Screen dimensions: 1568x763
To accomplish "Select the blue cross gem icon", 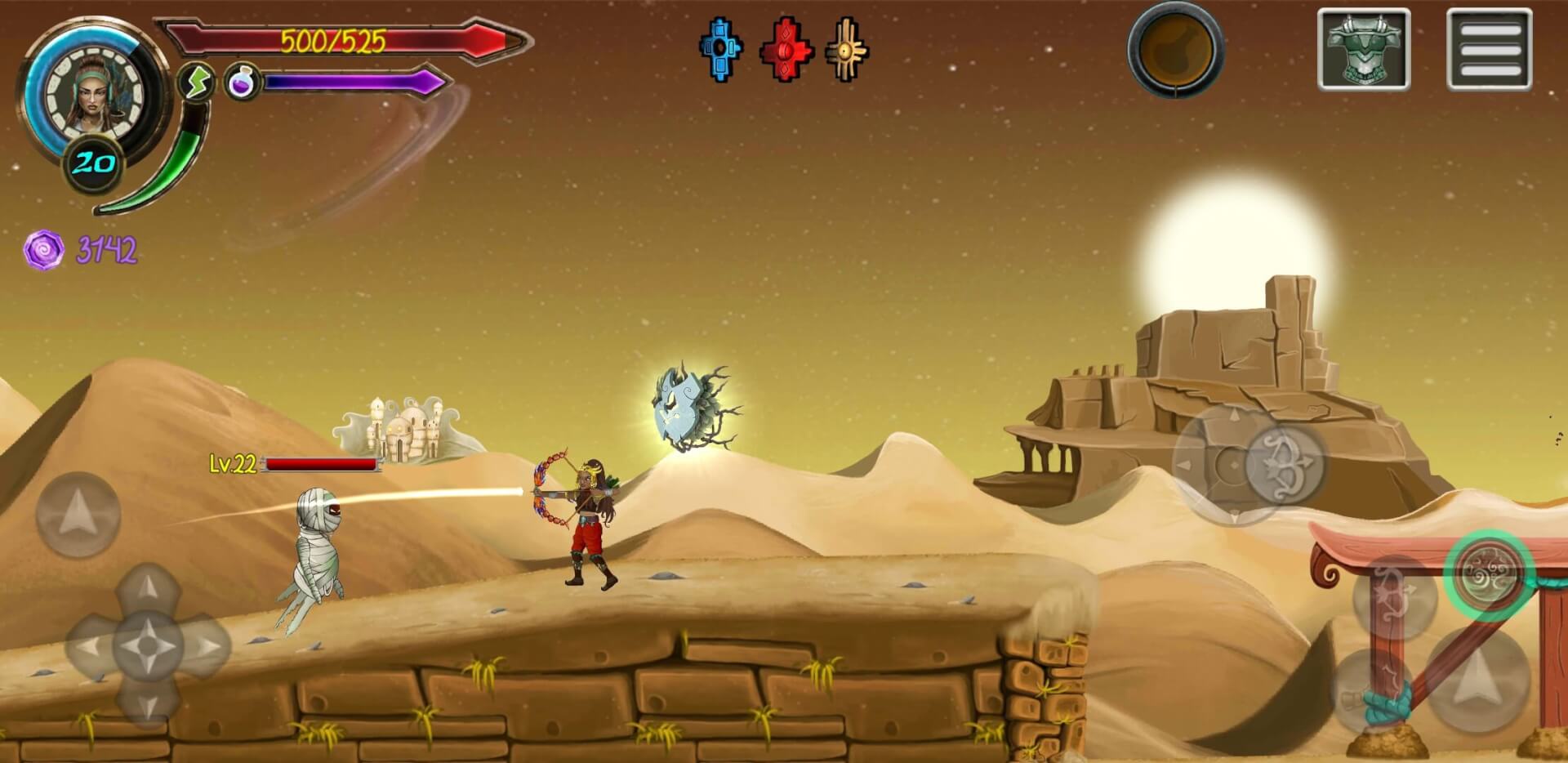I will (720, 49).
